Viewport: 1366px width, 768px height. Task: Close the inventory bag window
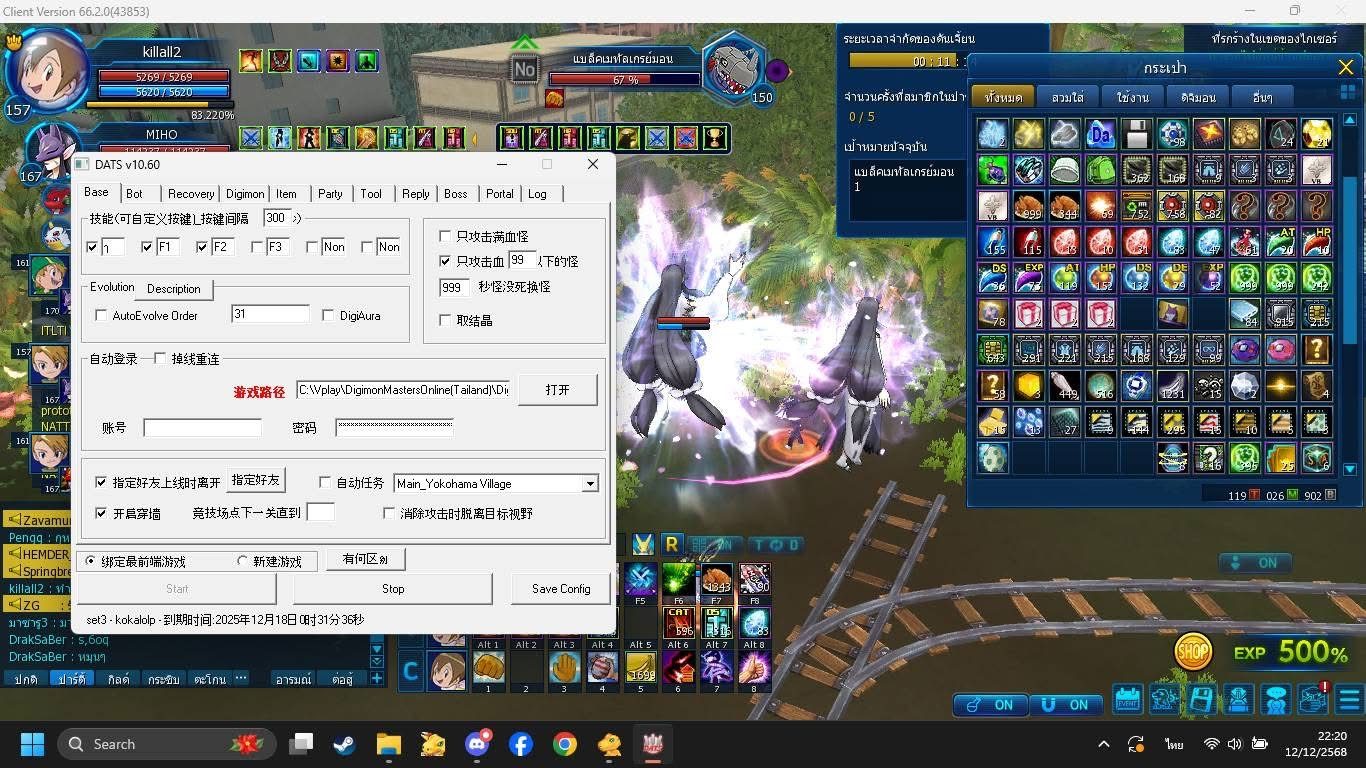click(1345, 68)
